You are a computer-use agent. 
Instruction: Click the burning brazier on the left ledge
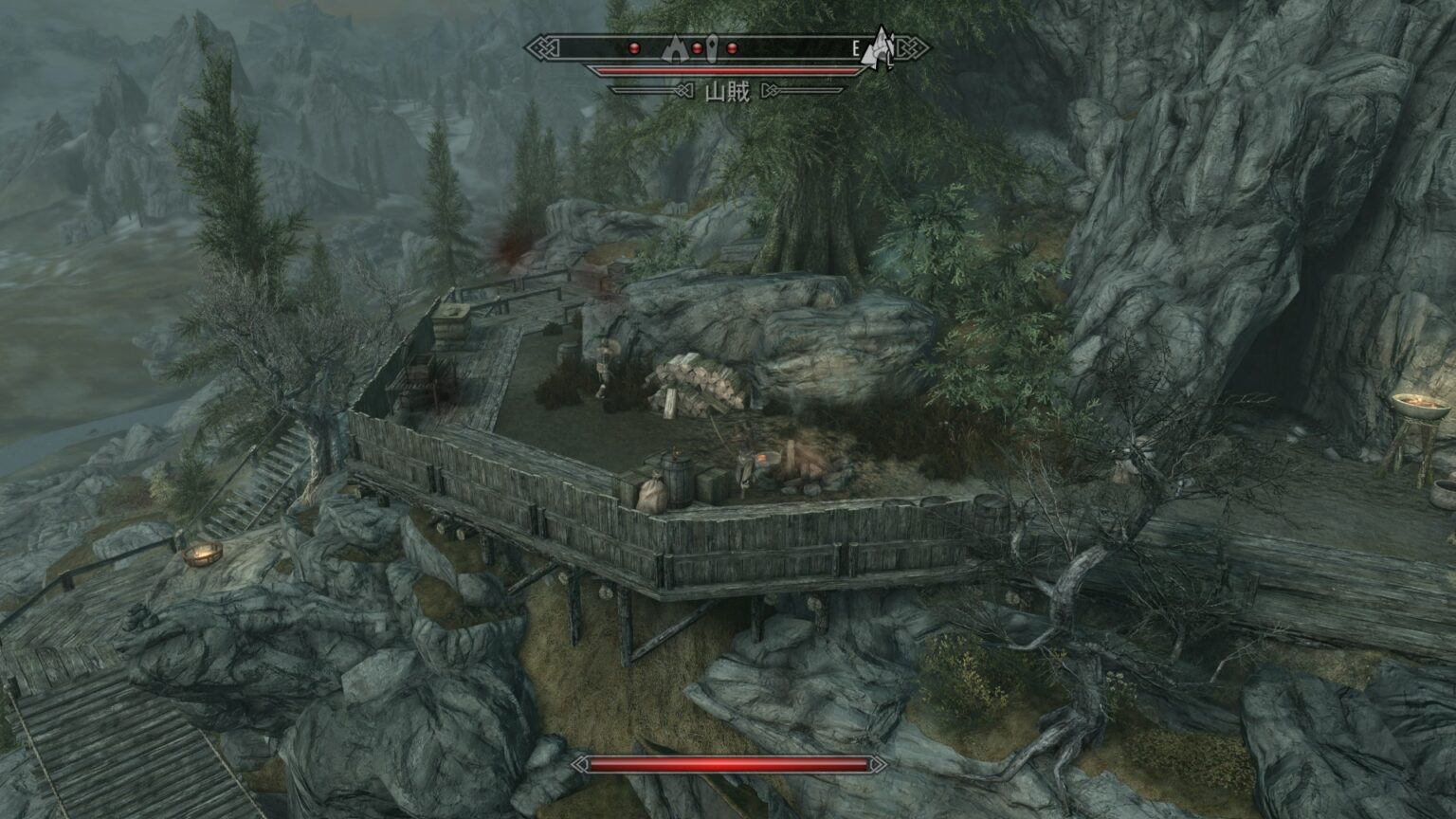pyautogui.click(x=204, y=552)
